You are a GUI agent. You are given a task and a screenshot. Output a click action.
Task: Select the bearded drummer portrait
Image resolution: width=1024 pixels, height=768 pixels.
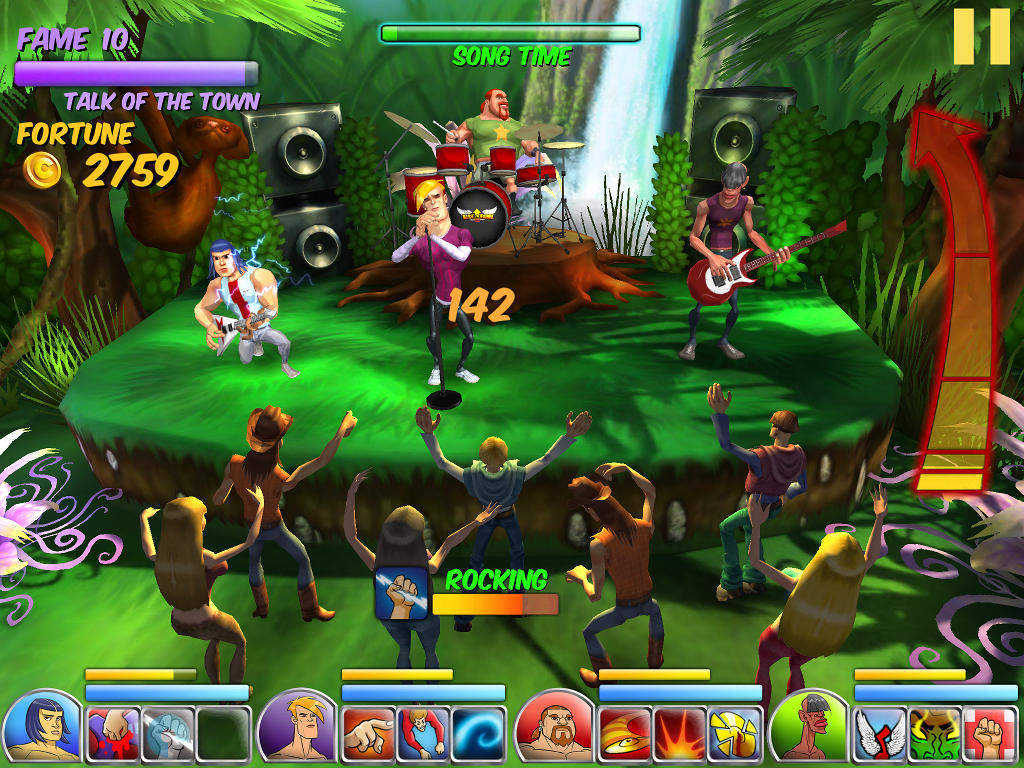point(553,727)
